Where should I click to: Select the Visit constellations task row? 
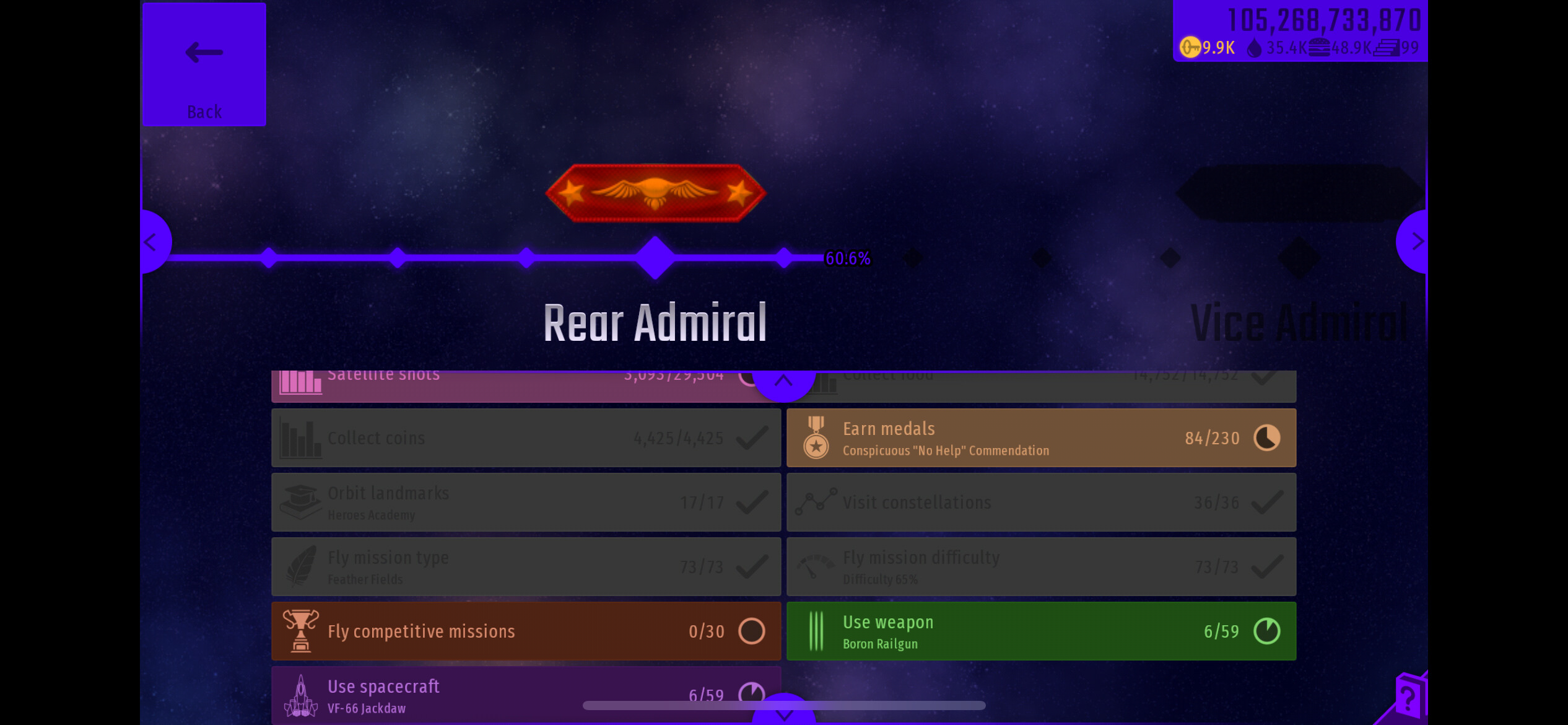coord(1040,502)
